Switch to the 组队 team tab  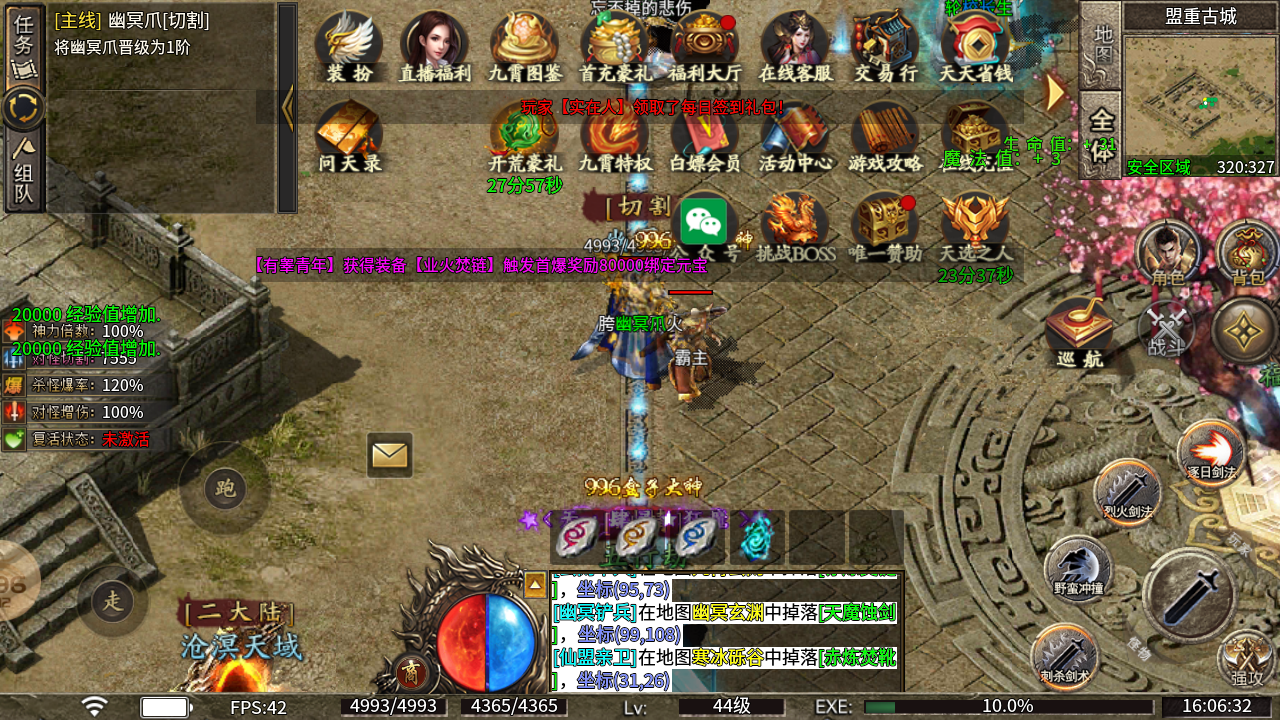pos(24,172)
